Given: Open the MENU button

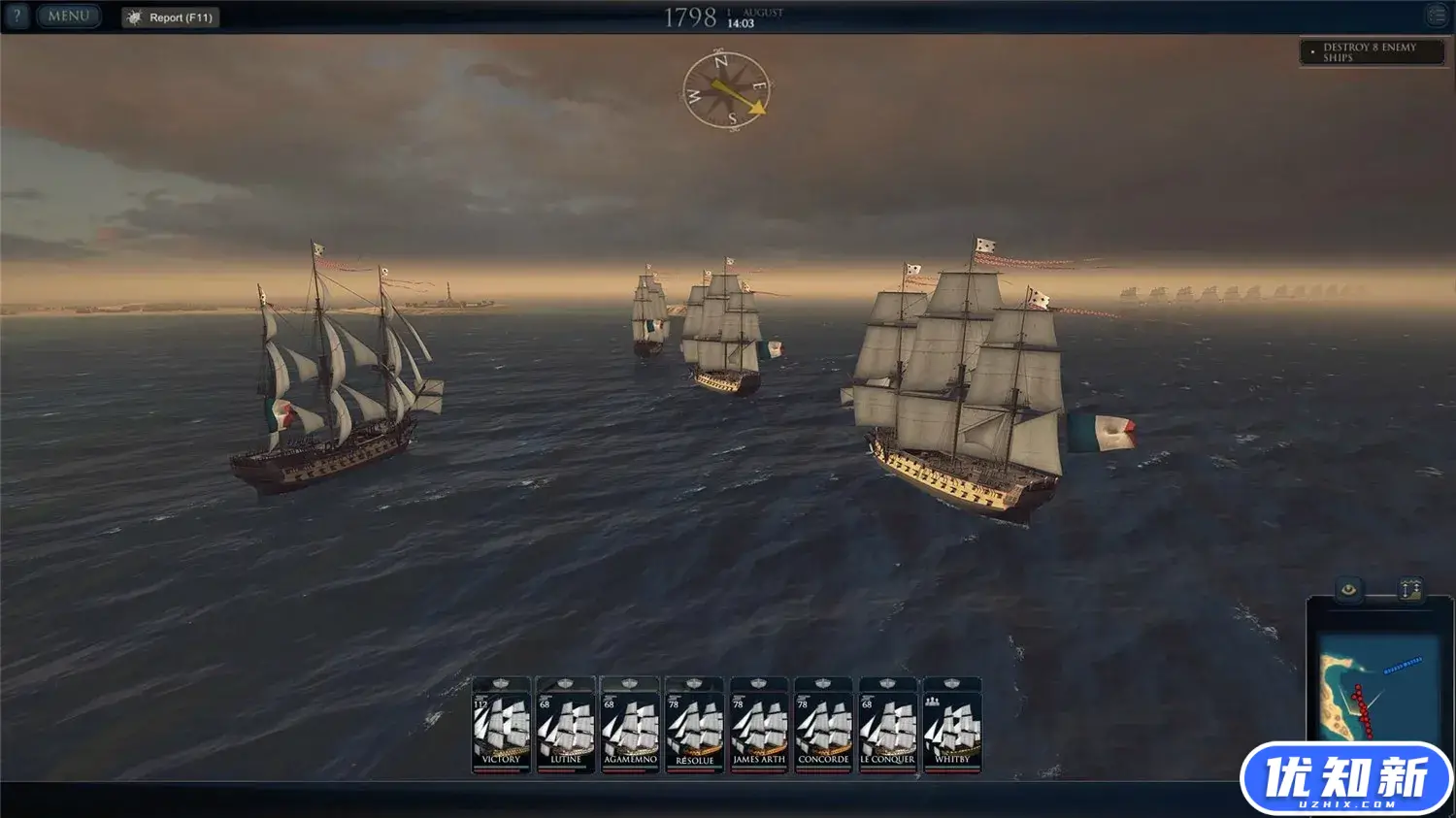Looking at the screenshot, I should click(69, 16).
